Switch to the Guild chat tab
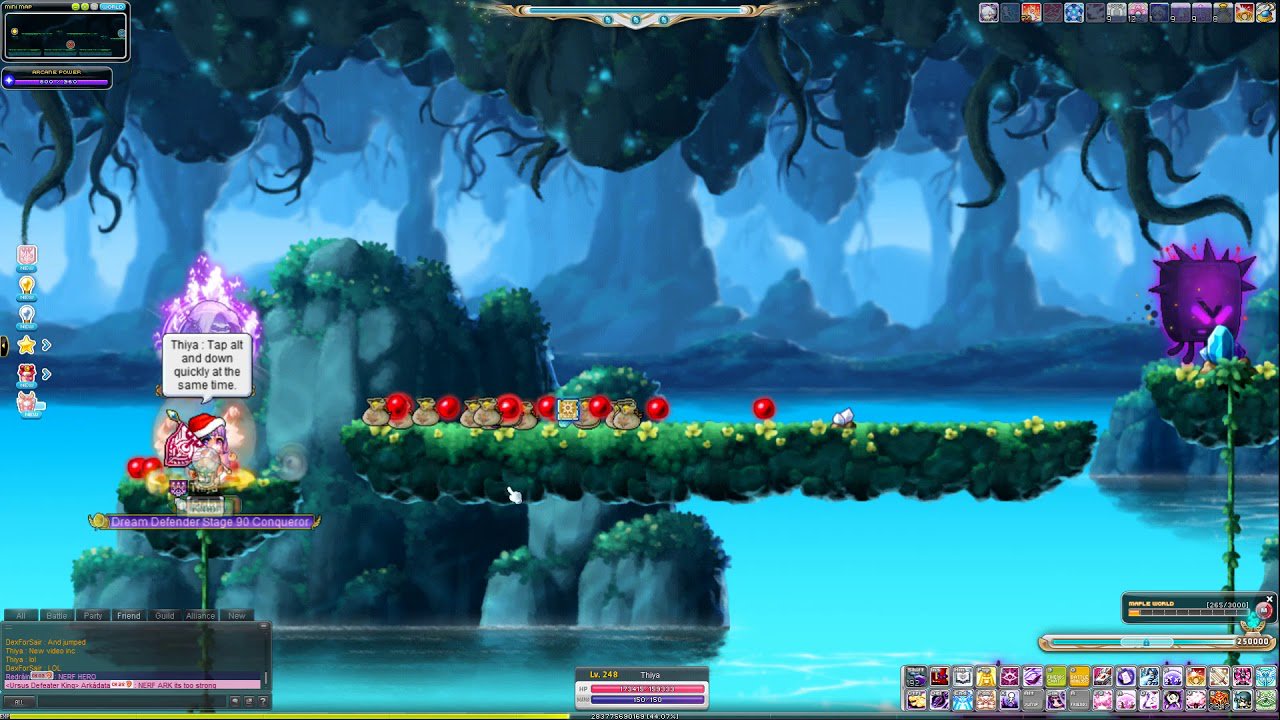The image size is (1280, 720). (164, 615)
